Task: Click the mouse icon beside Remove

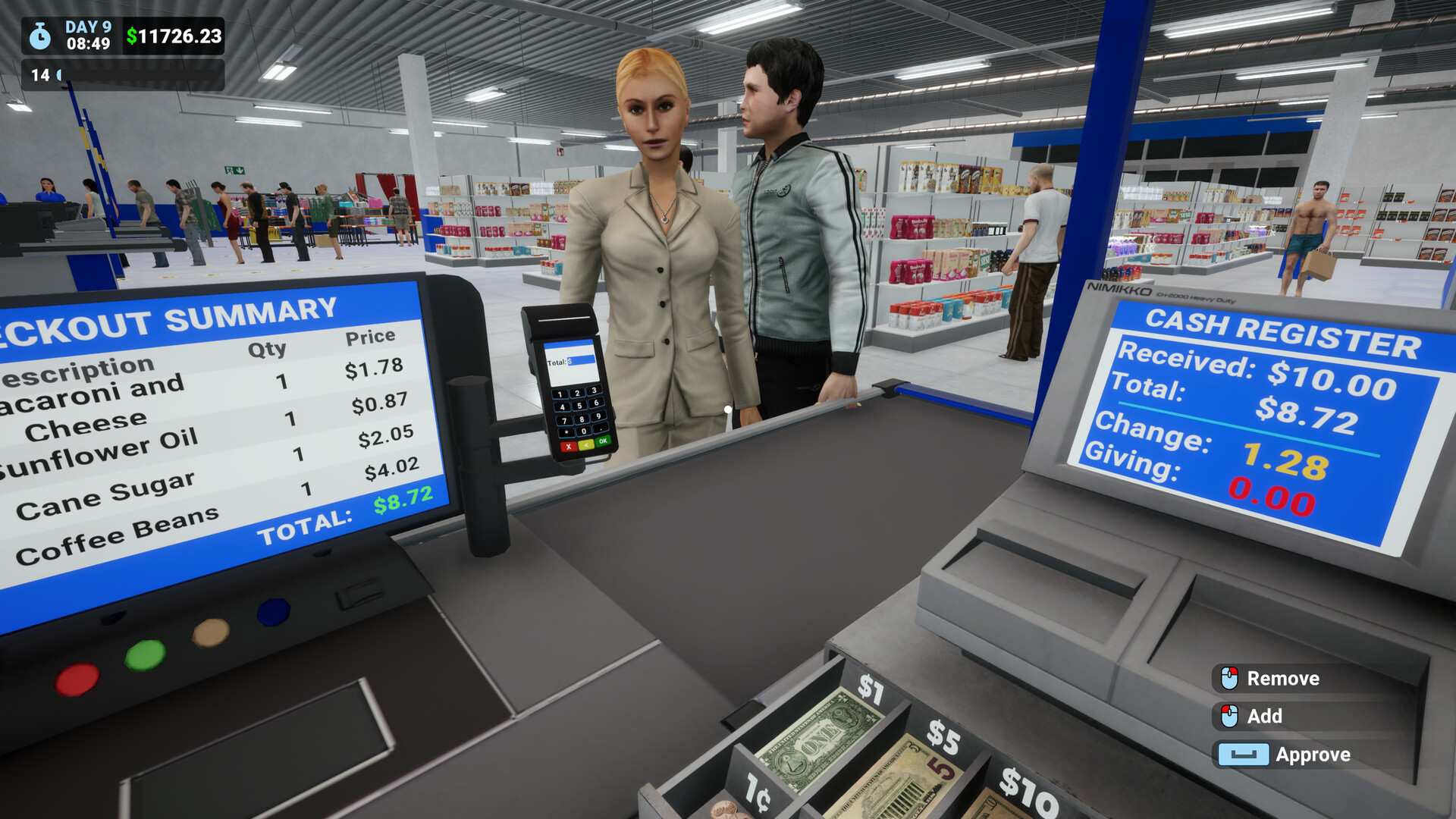Action: (1228, 678)
